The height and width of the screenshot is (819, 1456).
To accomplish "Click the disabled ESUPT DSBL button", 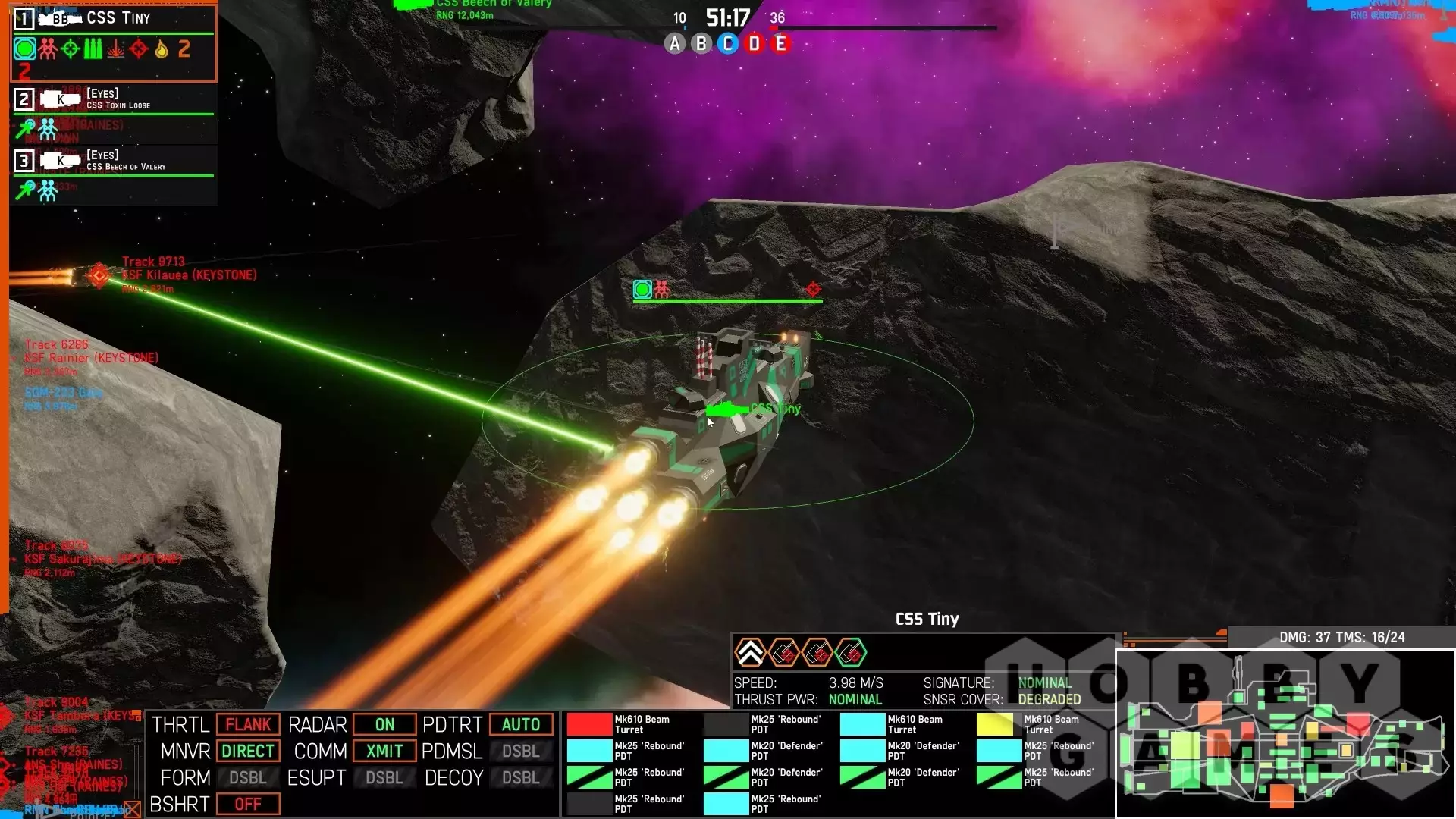I will (x=384, y=778).
